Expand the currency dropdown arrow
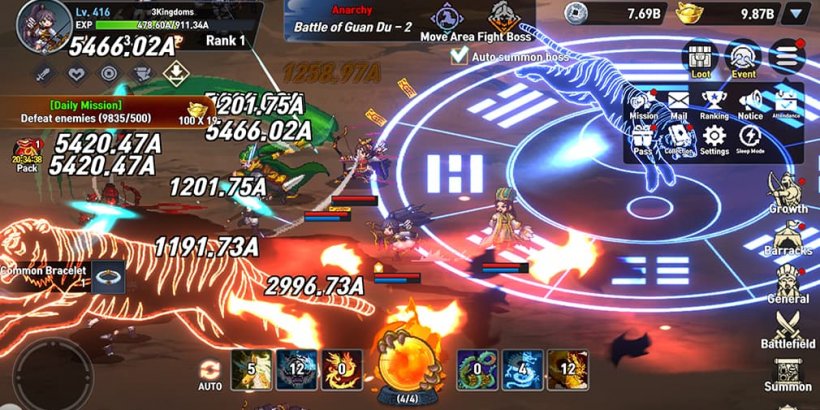This screenshot has width=820, height=410. pos(796,13)
